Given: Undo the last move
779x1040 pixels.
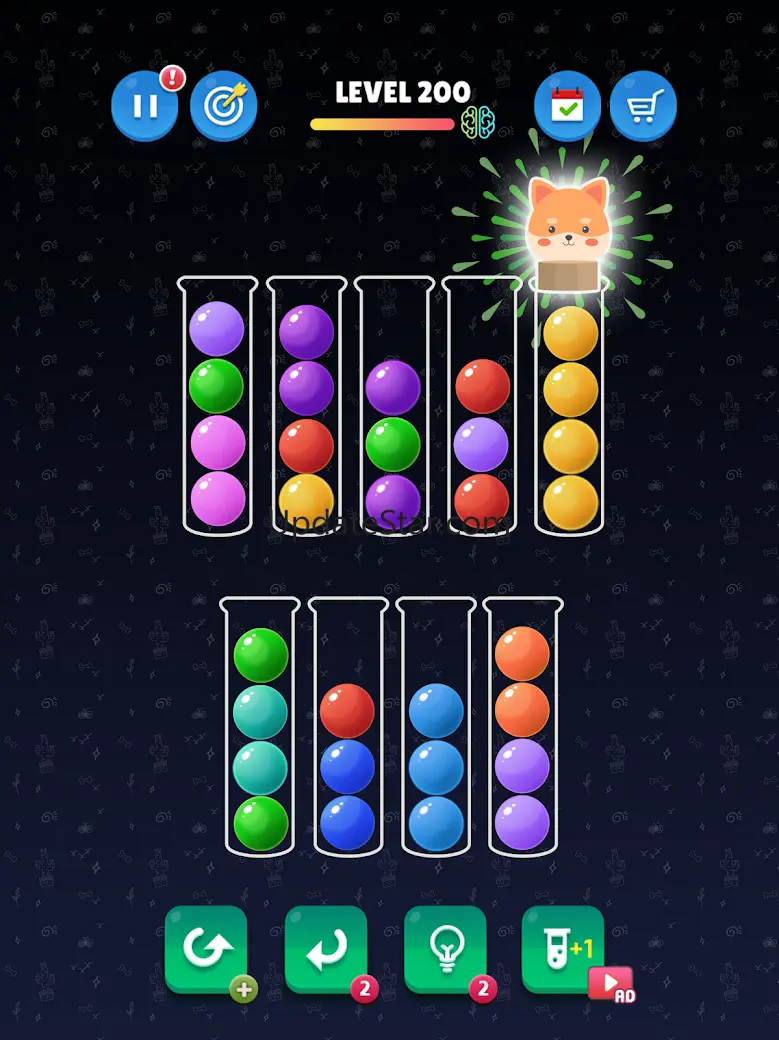Looking at the screenshot, I should point(326,949).
